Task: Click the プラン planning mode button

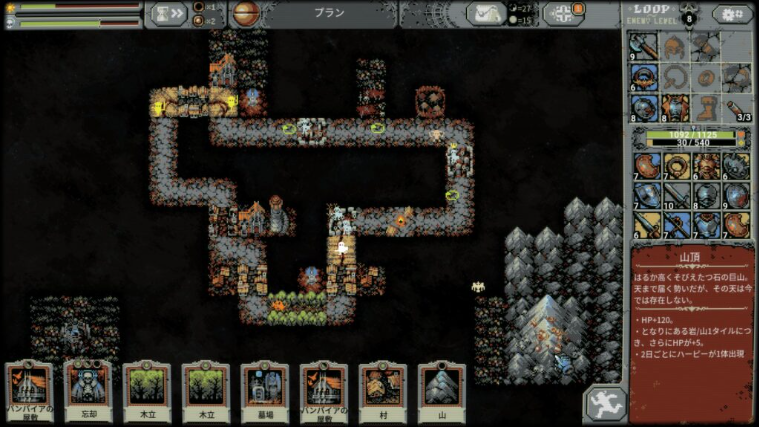Action: click(x=329, y=13)
